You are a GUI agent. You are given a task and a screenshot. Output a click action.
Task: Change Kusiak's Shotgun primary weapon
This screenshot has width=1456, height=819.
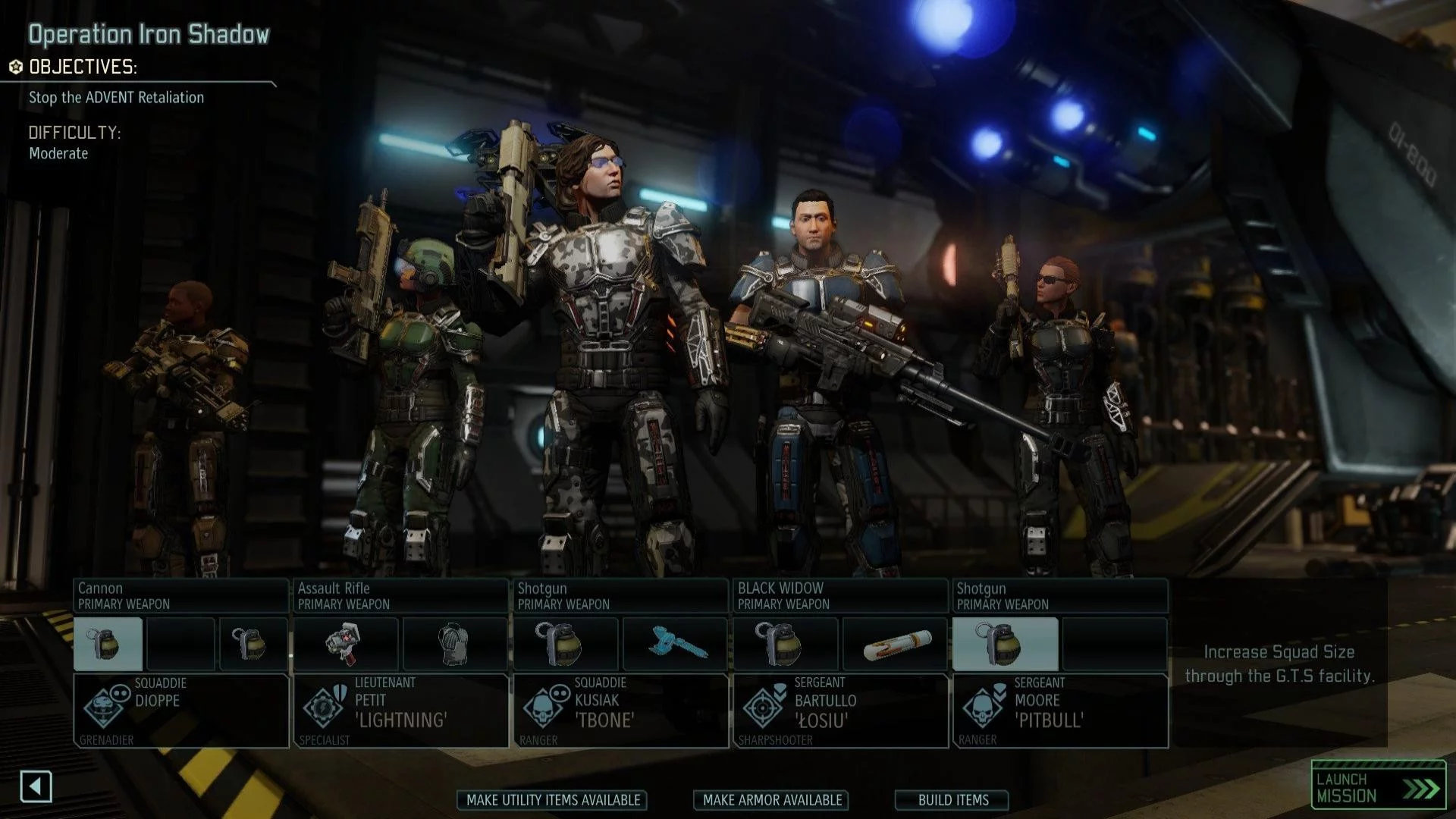[620, 596]
